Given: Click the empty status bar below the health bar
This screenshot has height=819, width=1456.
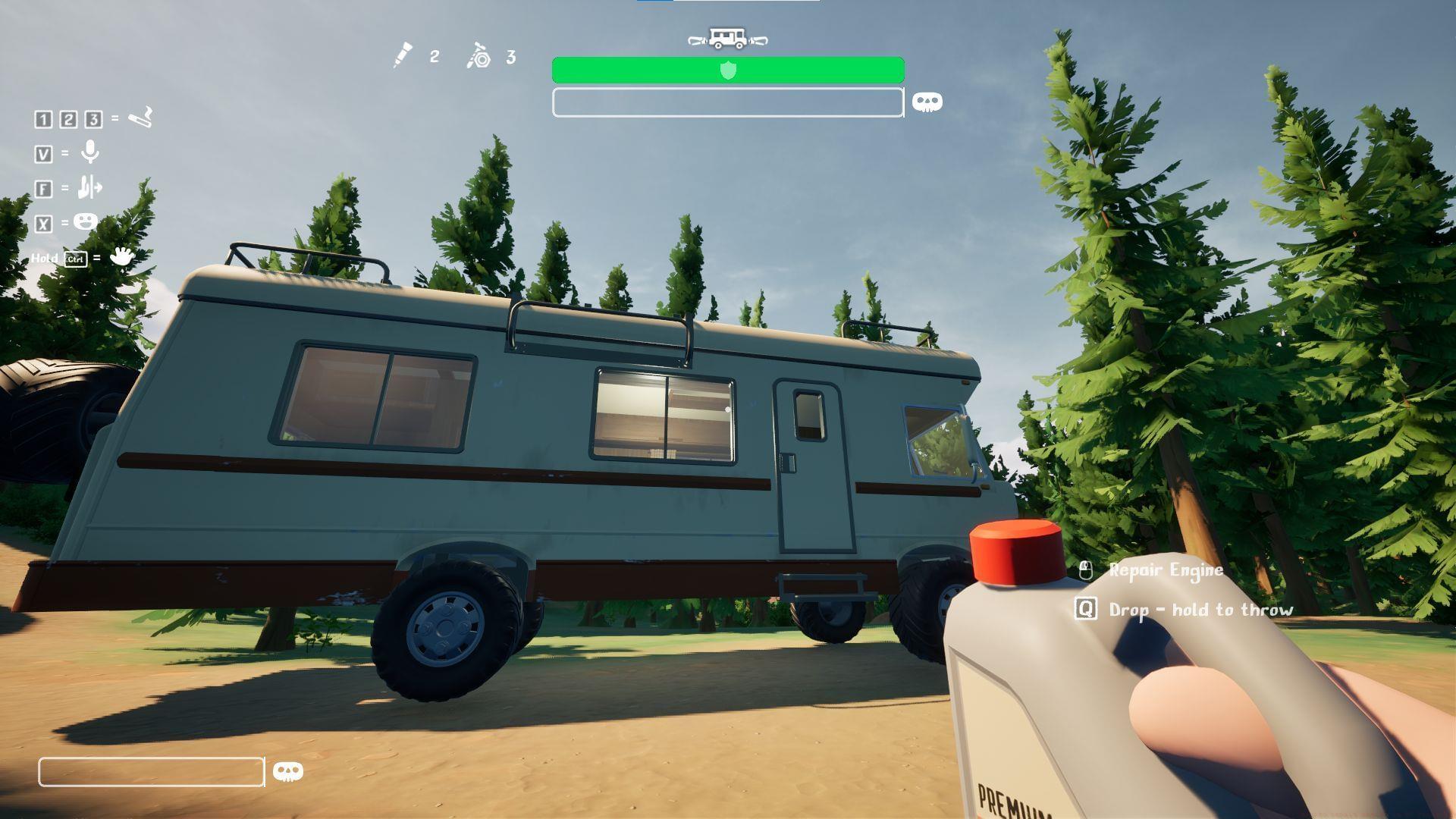Looking at the screenshot, I should pyautogui.click(x=726, y=102).
